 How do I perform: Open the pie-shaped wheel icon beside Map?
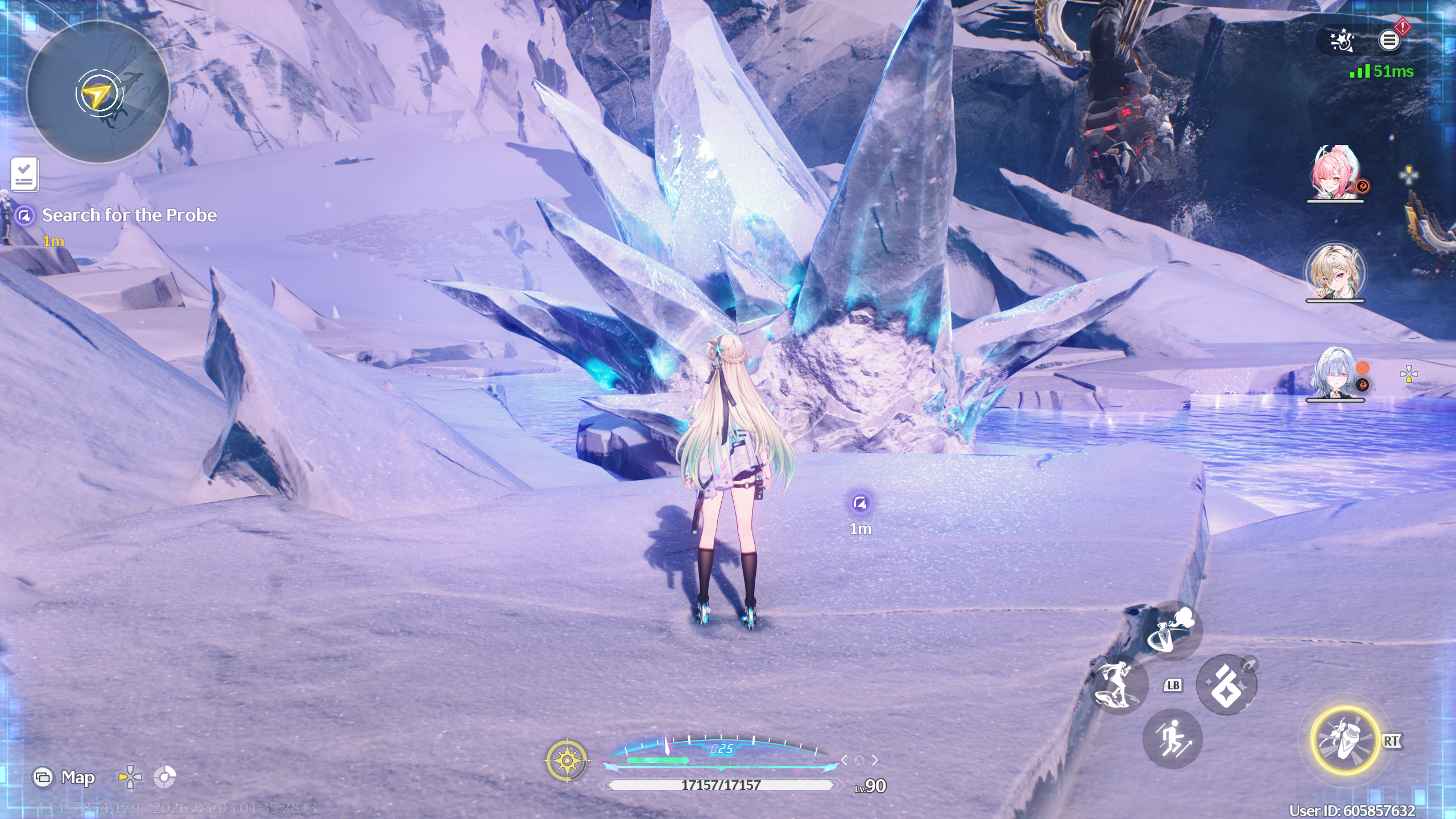coord(165,777)
